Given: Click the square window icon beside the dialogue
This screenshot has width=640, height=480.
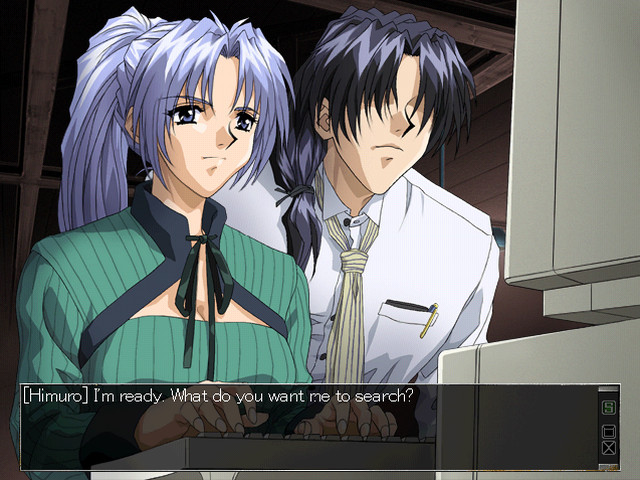Looking at the screenshot, I should [607, 431].
